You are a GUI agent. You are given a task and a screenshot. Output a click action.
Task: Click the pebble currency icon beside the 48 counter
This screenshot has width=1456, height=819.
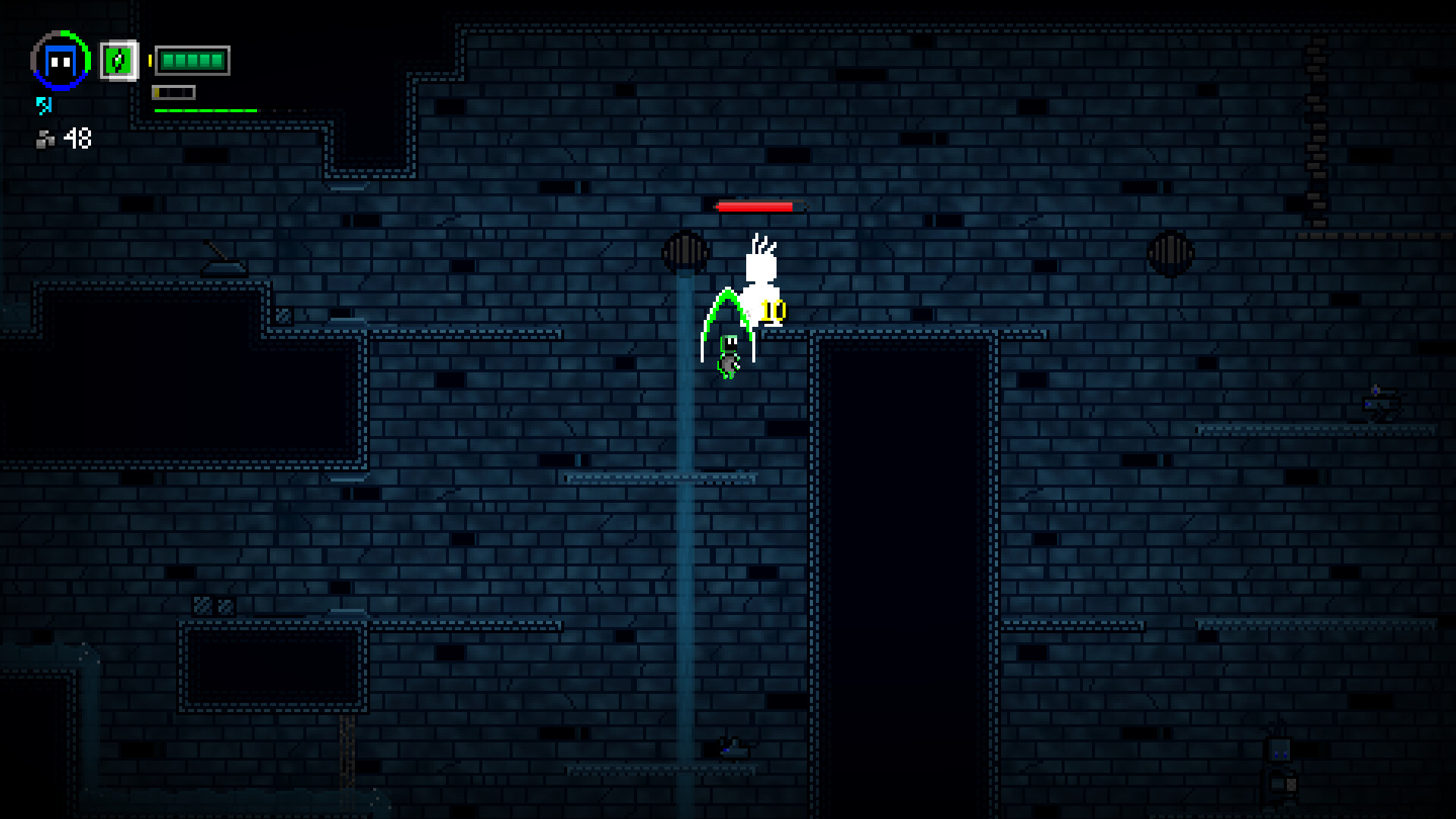[45, 140]
